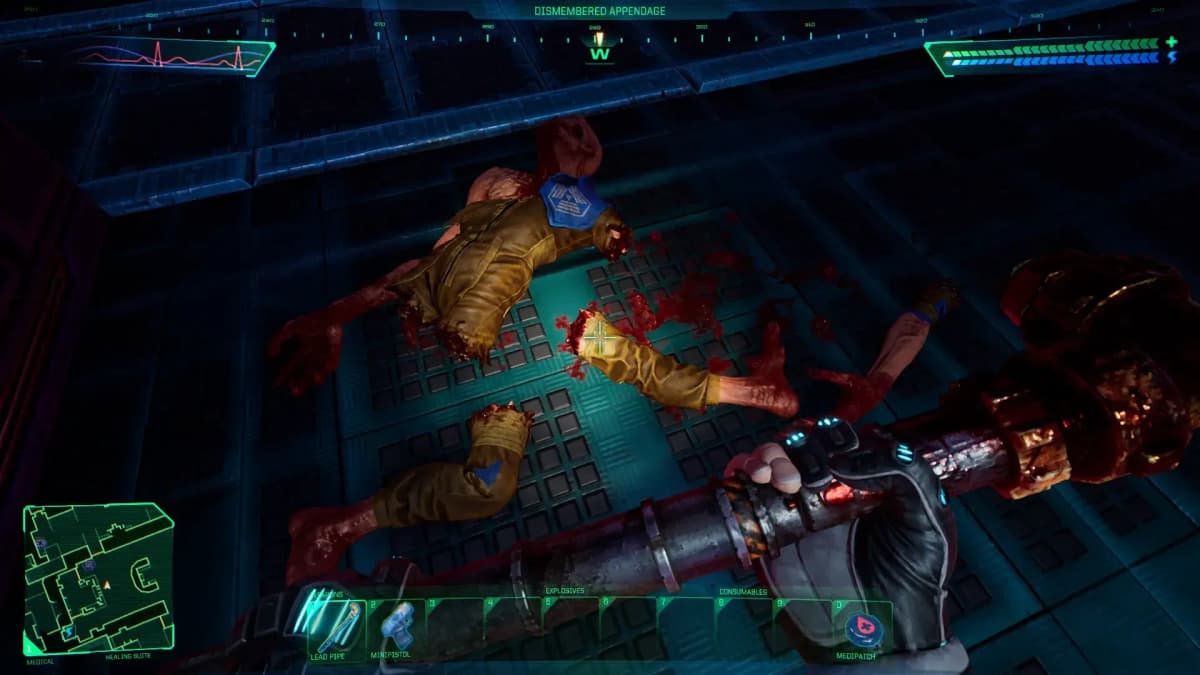
Task: Equip the Minipistol from the hotbar
Action: [396, 625]
